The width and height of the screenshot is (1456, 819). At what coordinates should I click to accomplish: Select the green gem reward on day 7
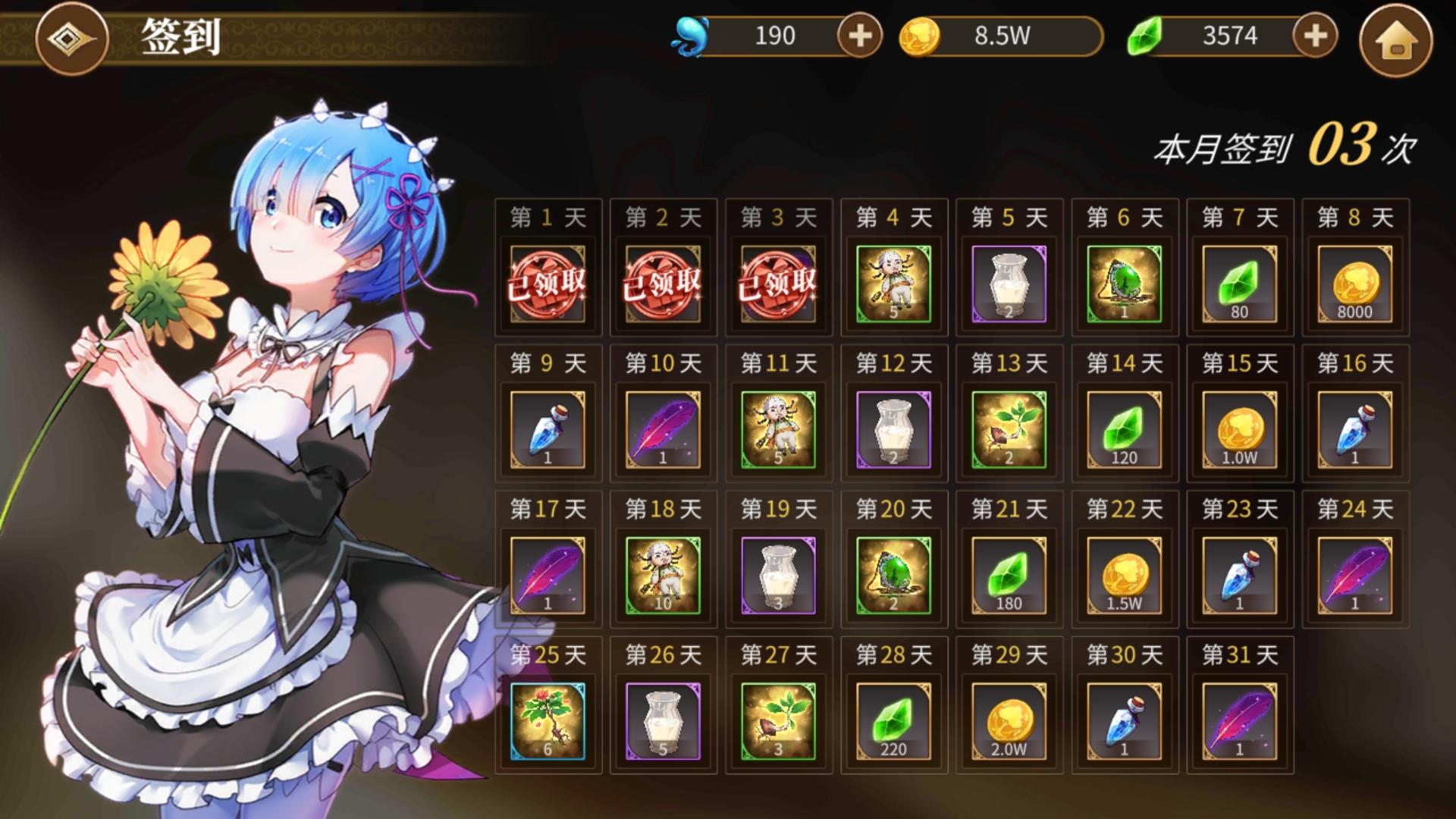click(x=1239, y=284)
